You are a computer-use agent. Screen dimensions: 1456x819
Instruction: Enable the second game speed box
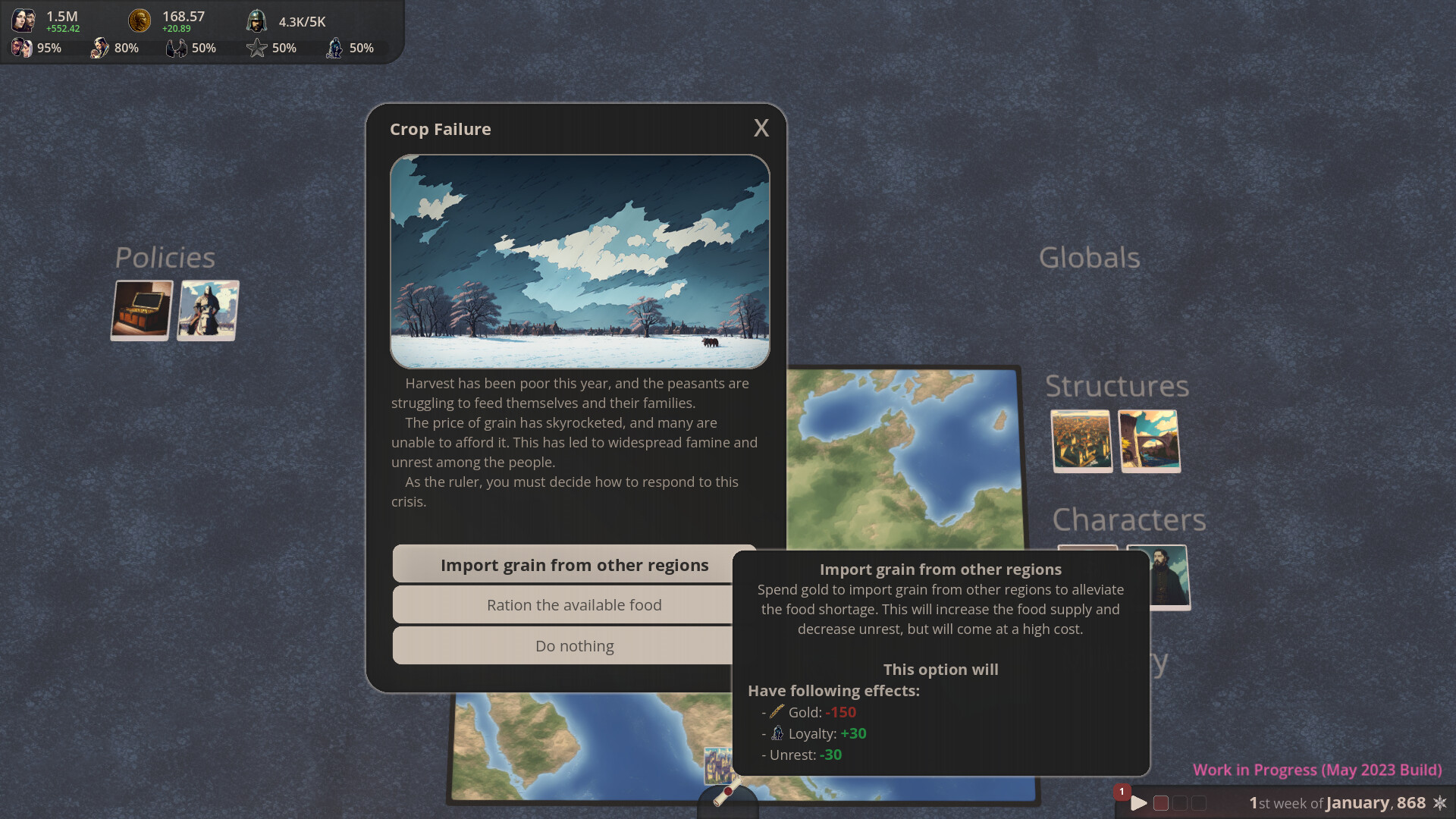click(1179, 801)
